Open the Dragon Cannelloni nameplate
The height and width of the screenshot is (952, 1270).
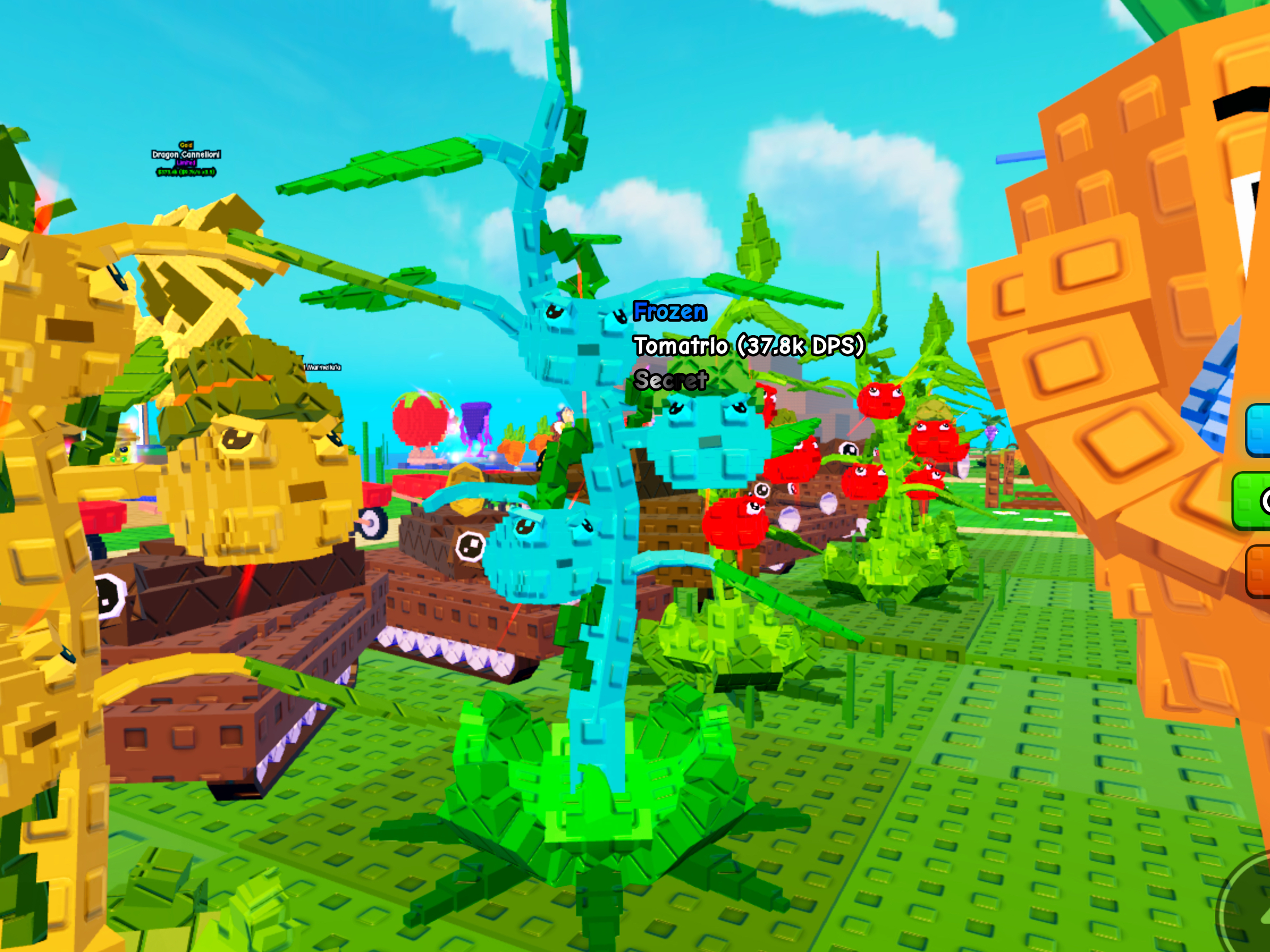(x=185, y=155)
